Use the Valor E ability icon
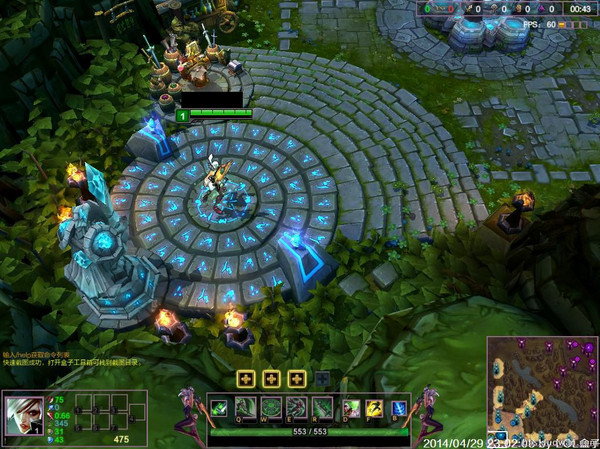 (x=296, y=408)
